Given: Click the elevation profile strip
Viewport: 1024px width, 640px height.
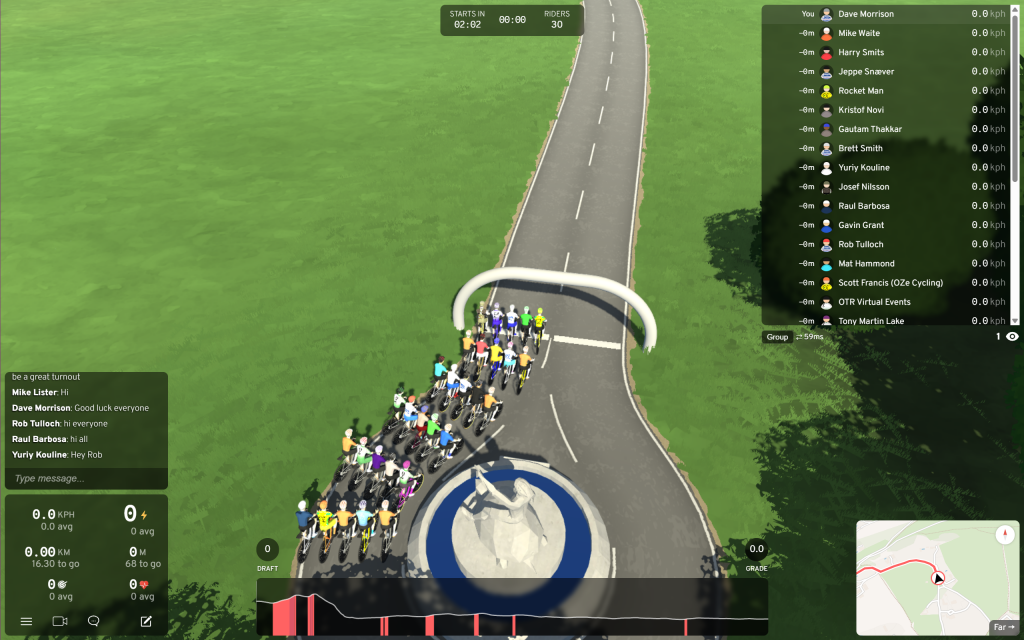Looking at the screenshot, I should (x=512, y=607).
